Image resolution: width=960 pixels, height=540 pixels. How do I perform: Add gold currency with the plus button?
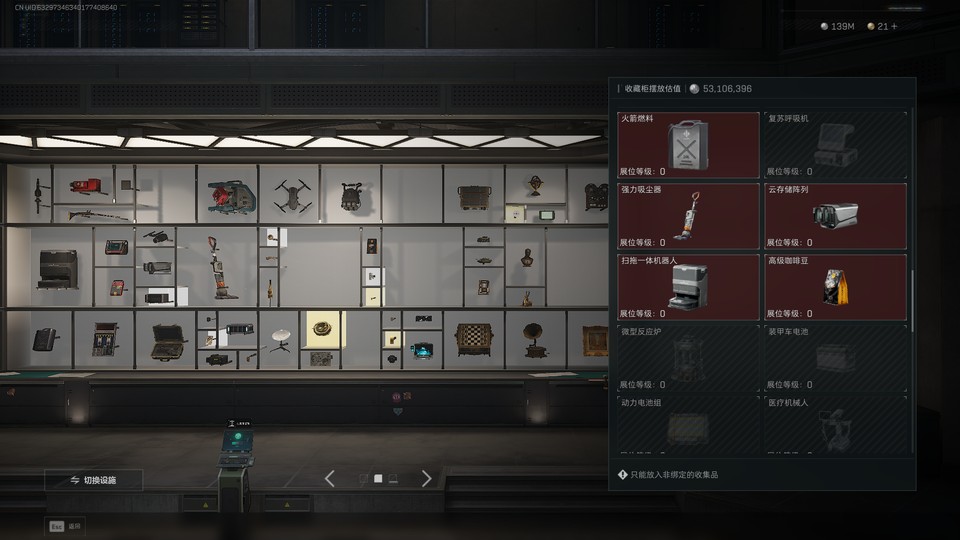(x=894, y=27)
